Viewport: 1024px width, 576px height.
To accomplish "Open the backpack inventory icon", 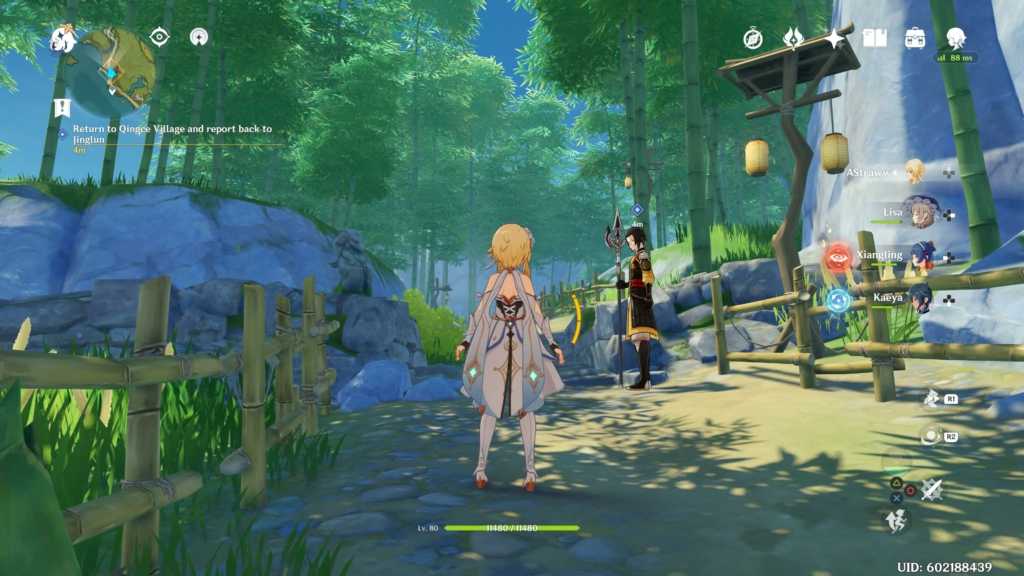I will pos(914,38).
